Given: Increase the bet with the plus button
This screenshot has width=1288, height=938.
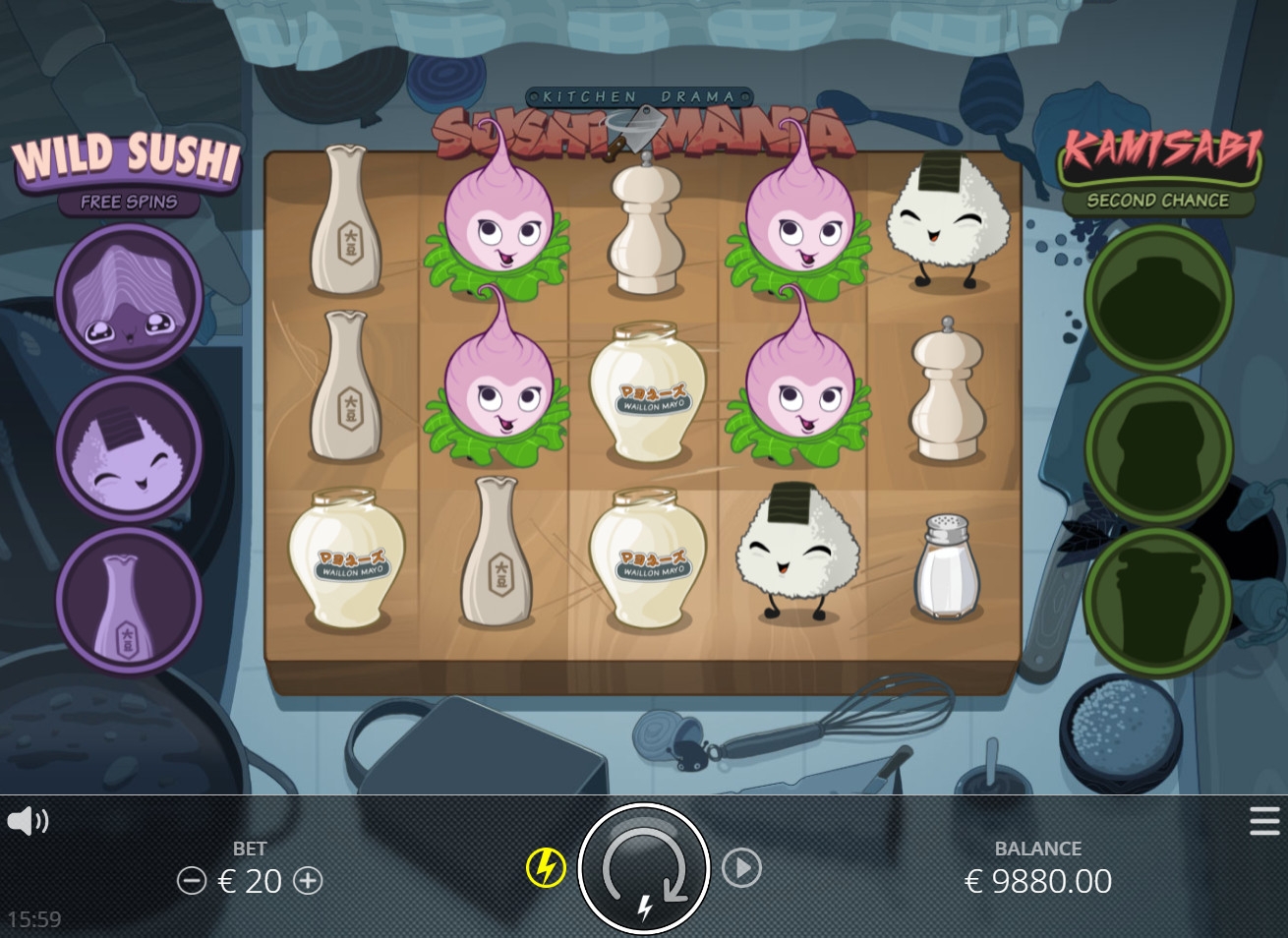Looking at the screenshot, I should pos(309,880).
